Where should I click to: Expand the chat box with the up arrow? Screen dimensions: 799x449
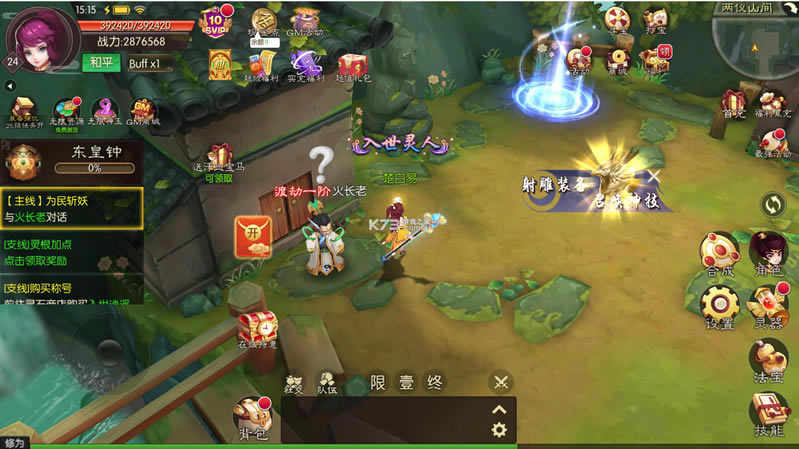(x=499, y=408)
